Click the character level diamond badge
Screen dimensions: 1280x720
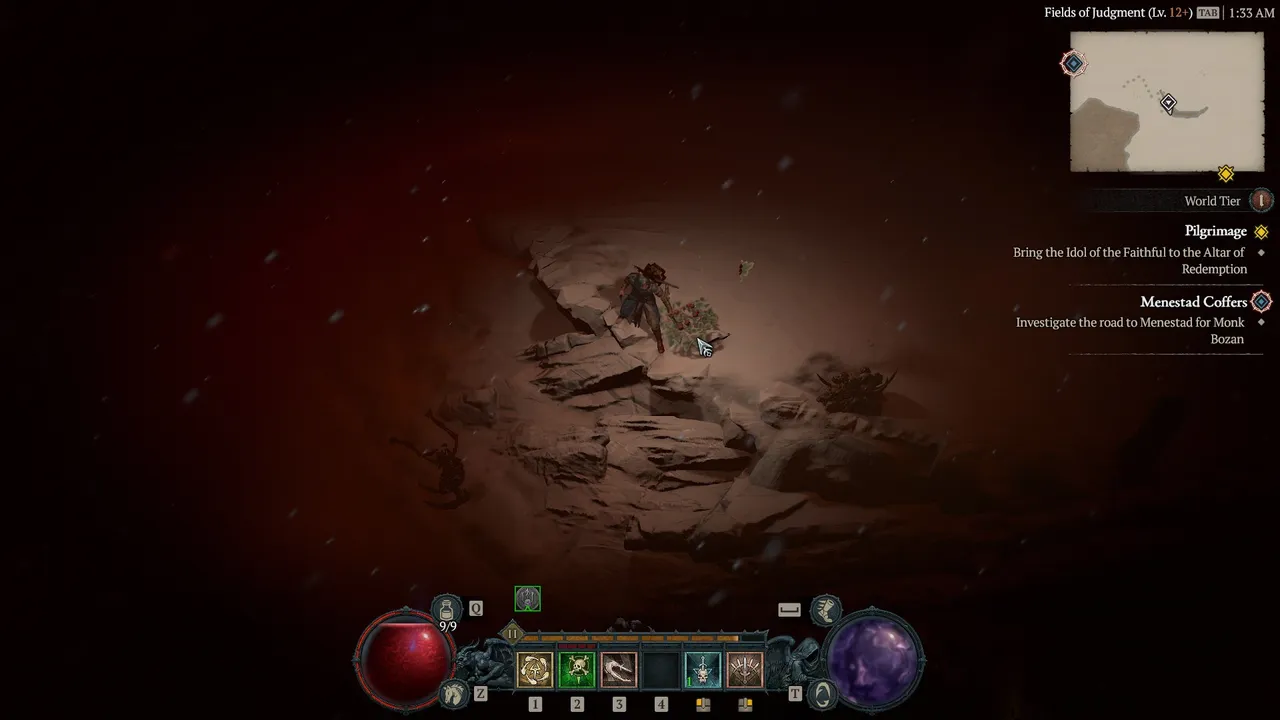click(512, 633)
